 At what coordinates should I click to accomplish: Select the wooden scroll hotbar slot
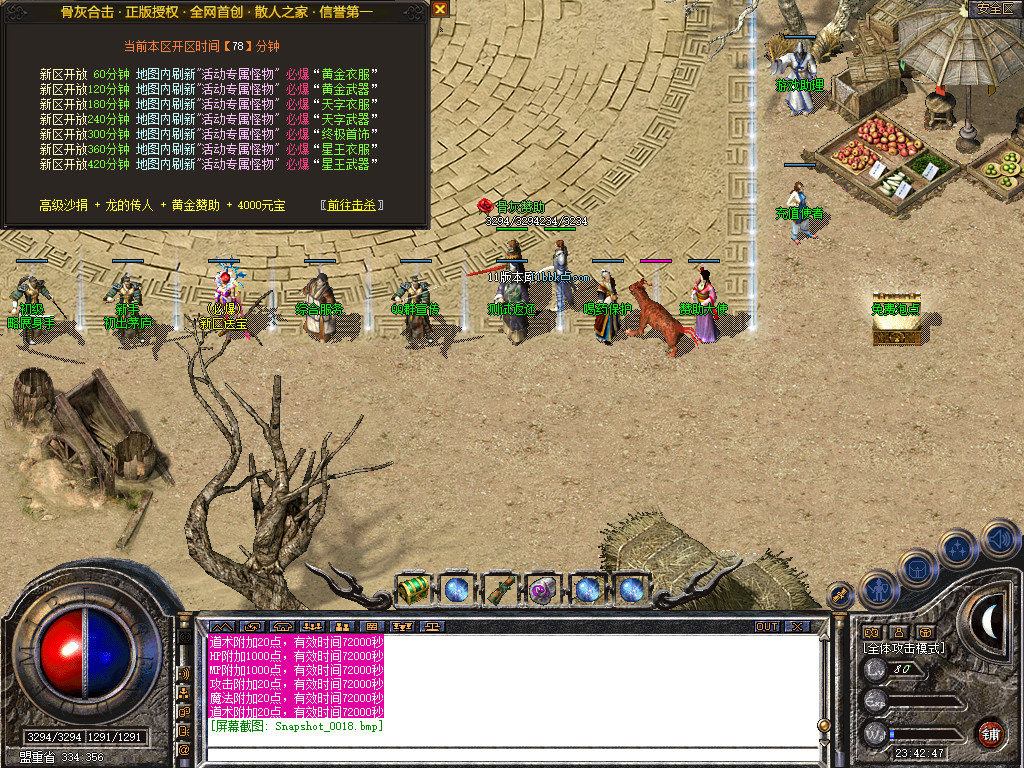click(x=500, y=589)
